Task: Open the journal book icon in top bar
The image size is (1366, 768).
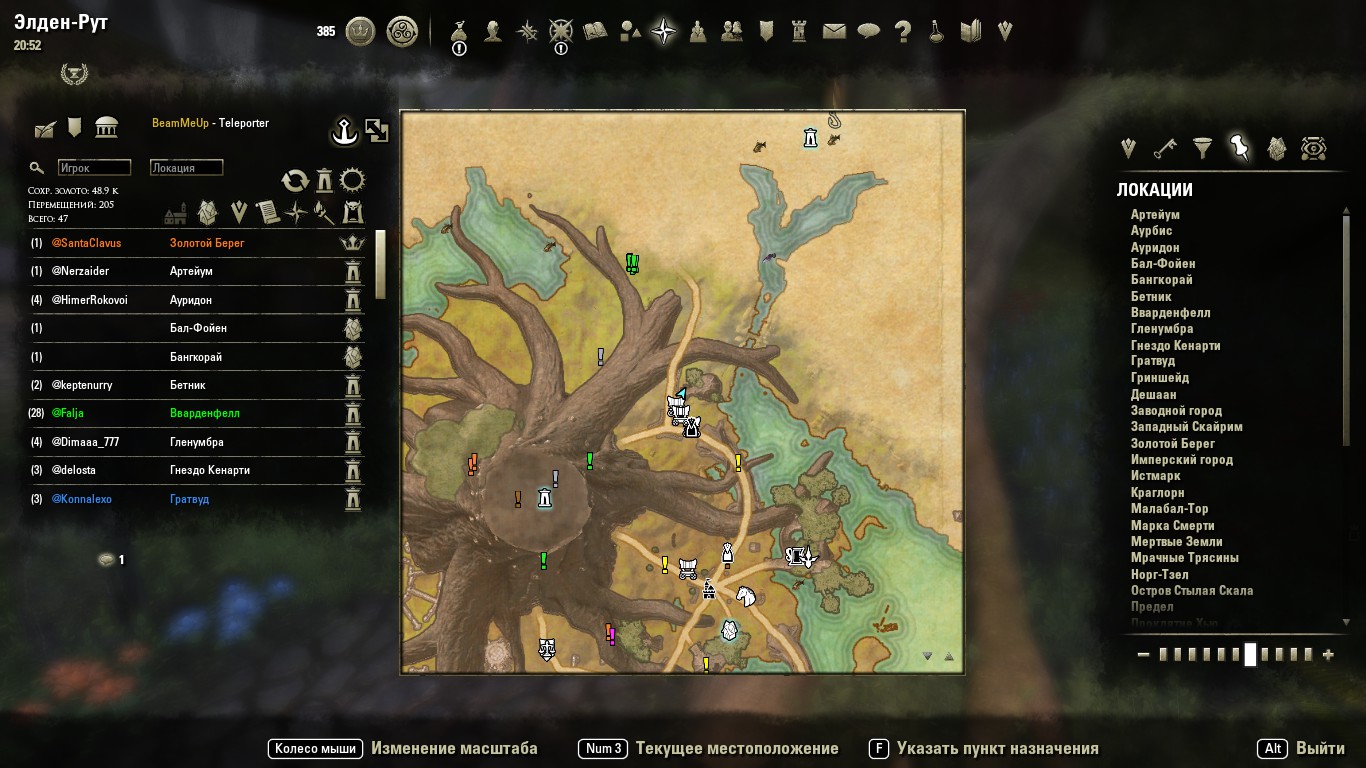Action: tap(595, 32)
